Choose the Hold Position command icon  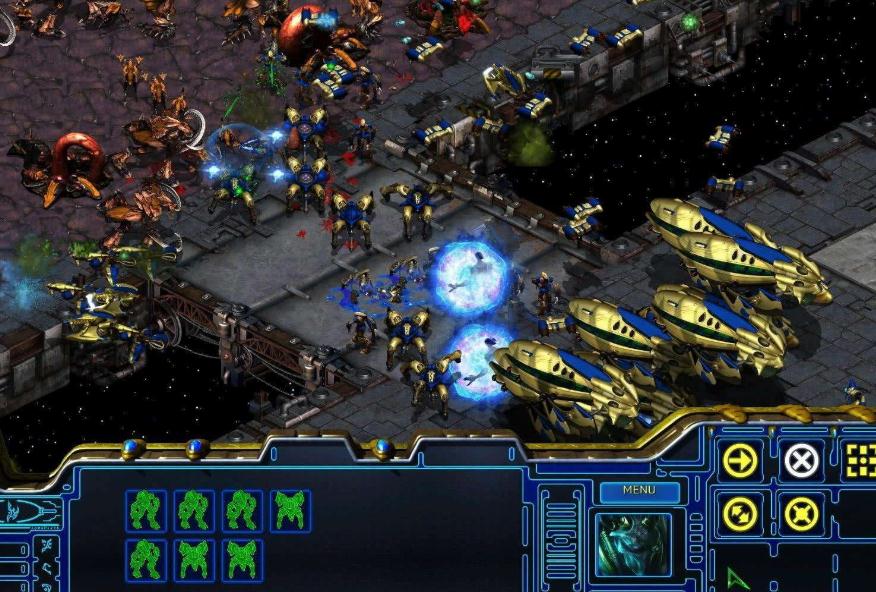click(x=800, y=514)
